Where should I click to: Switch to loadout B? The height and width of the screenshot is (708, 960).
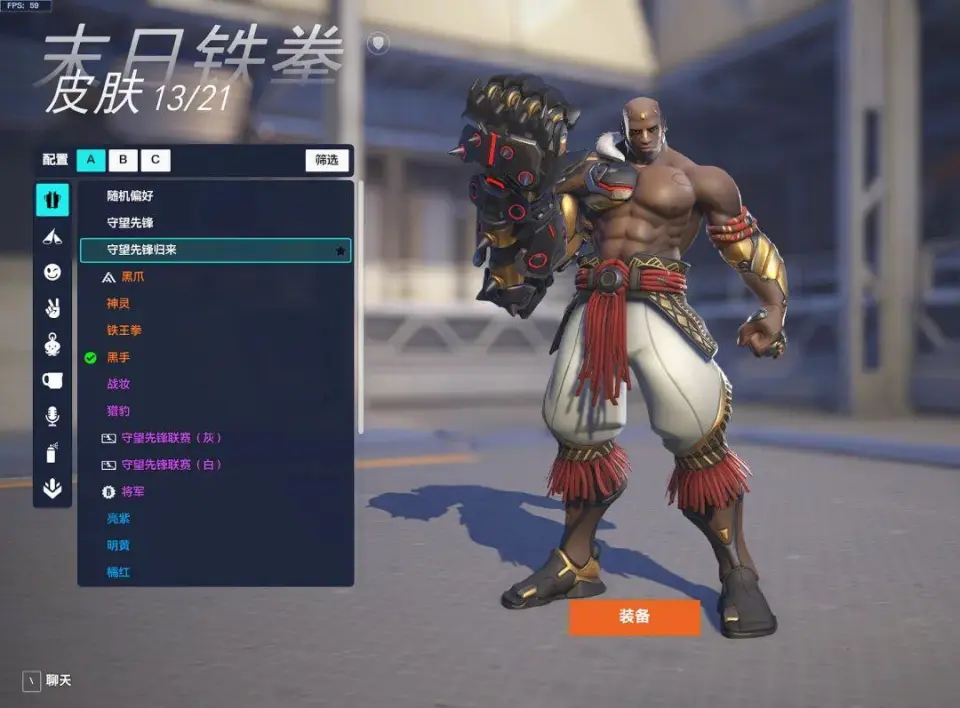(x=123, y=159)
